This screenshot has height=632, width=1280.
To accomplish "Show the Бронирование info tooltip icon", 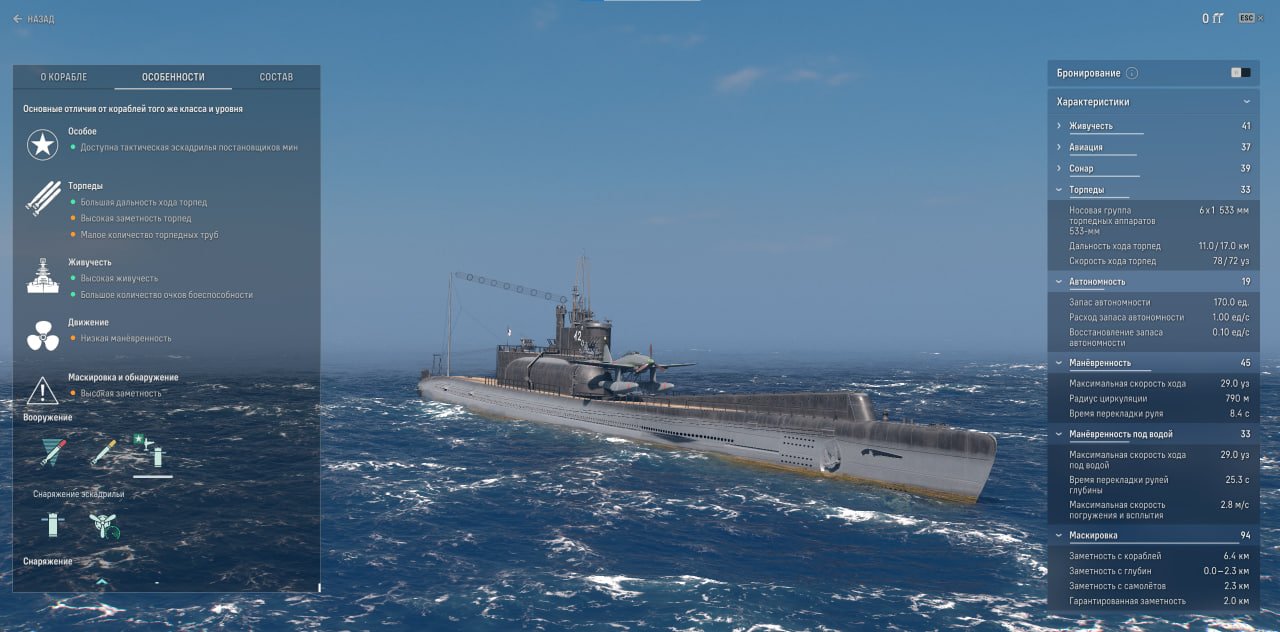I will 1132,73.
